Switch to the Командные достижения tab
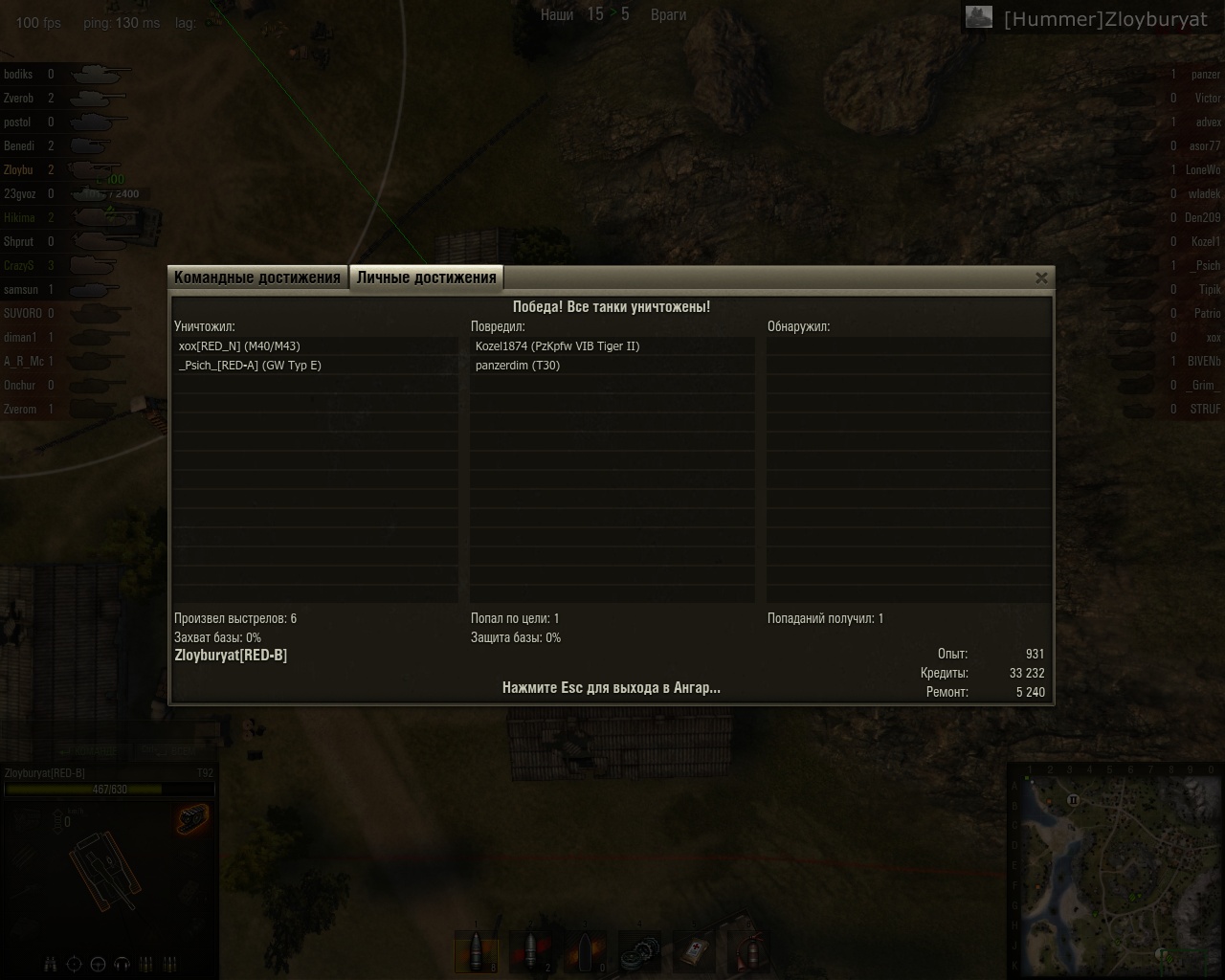 pos(257,278)
